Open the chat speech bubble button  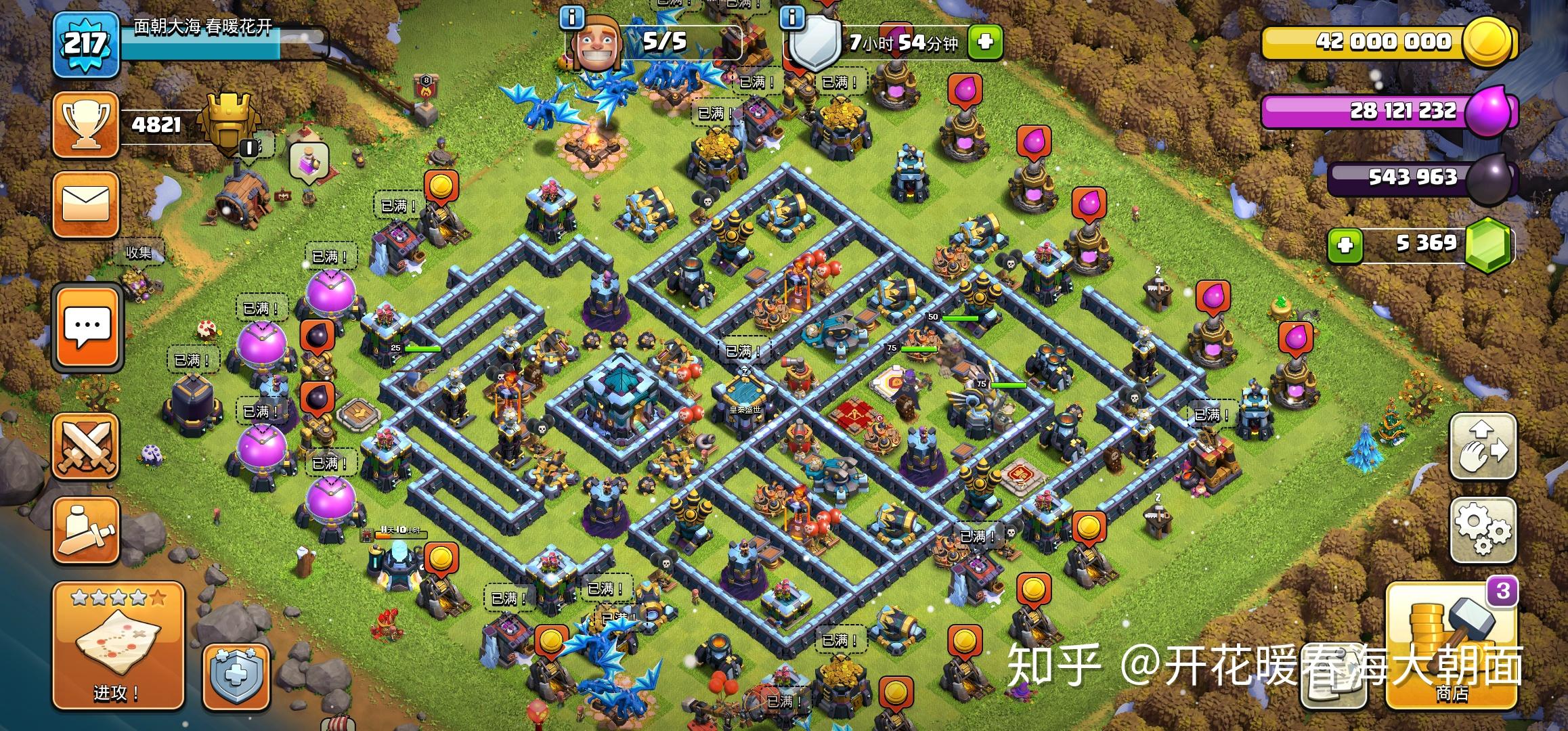coord(87,328)
